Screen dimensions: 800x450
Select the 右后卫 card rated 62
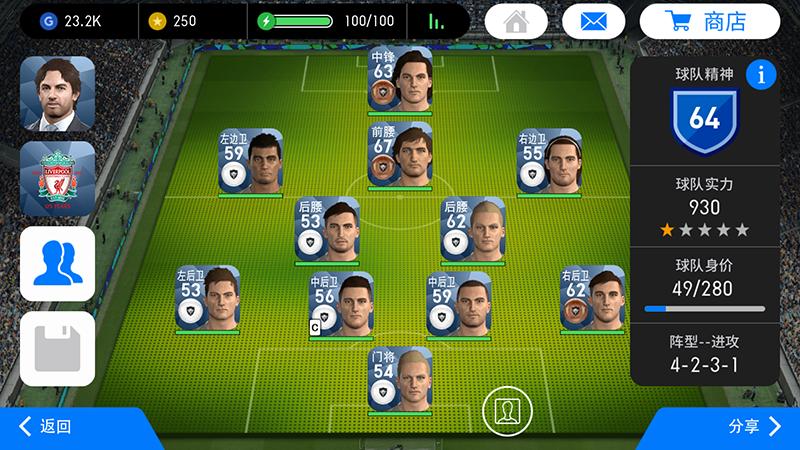click(x=592, y=297)
